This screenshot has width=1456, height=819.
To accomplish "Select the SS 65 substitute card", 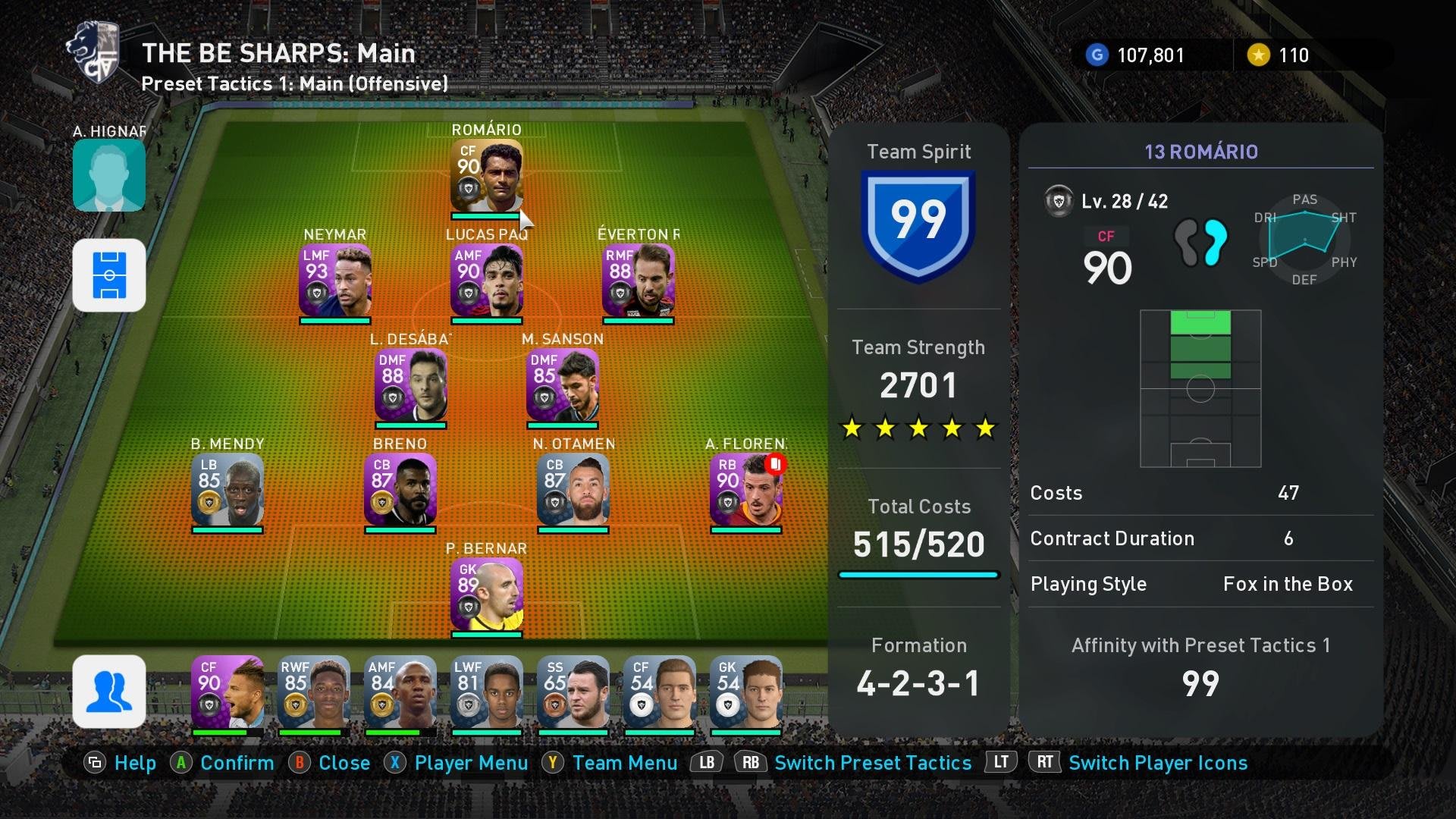I will [573, 691].
